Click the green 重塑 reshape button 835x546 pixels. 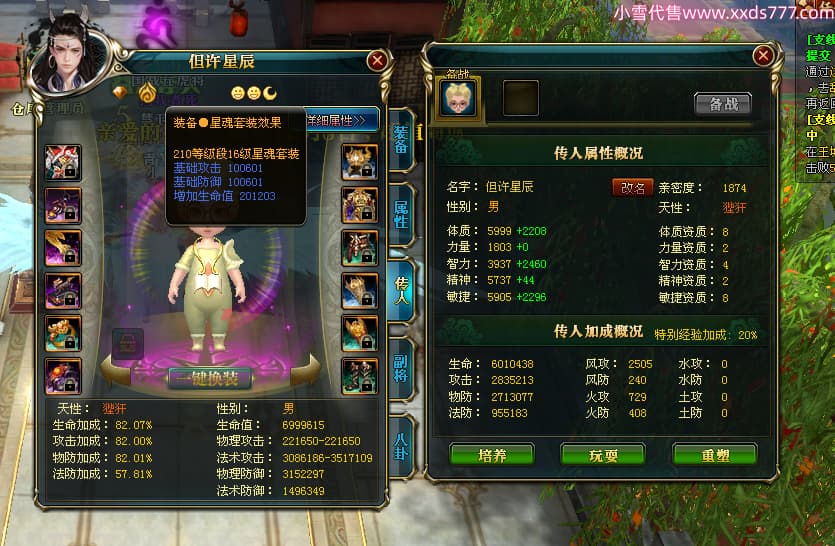[x=713, y=455]
